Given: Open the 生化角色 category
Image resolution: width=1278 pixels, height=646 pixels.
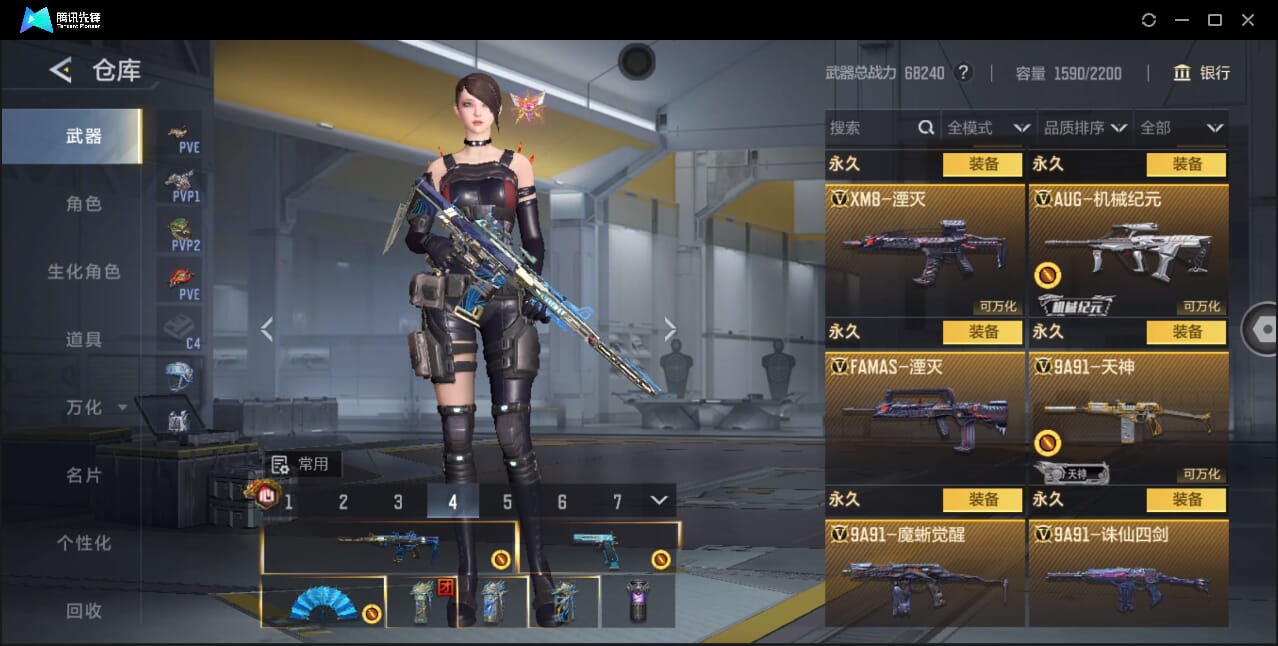Looking at the screenshot, I should tap(84, 272).
